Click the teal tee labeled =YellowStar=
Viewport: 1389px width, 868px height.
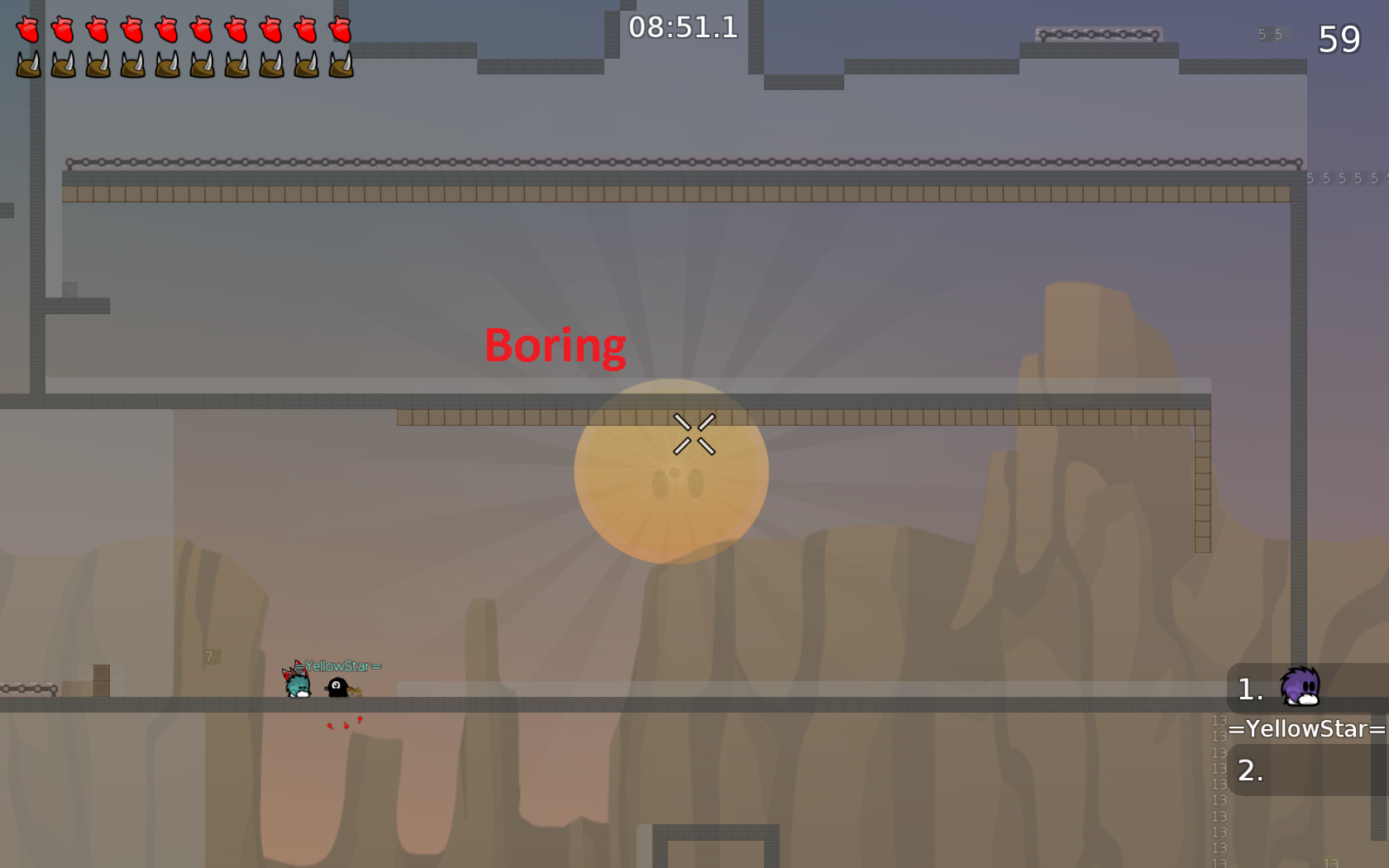pyautogui.click(x=296, y=686)
